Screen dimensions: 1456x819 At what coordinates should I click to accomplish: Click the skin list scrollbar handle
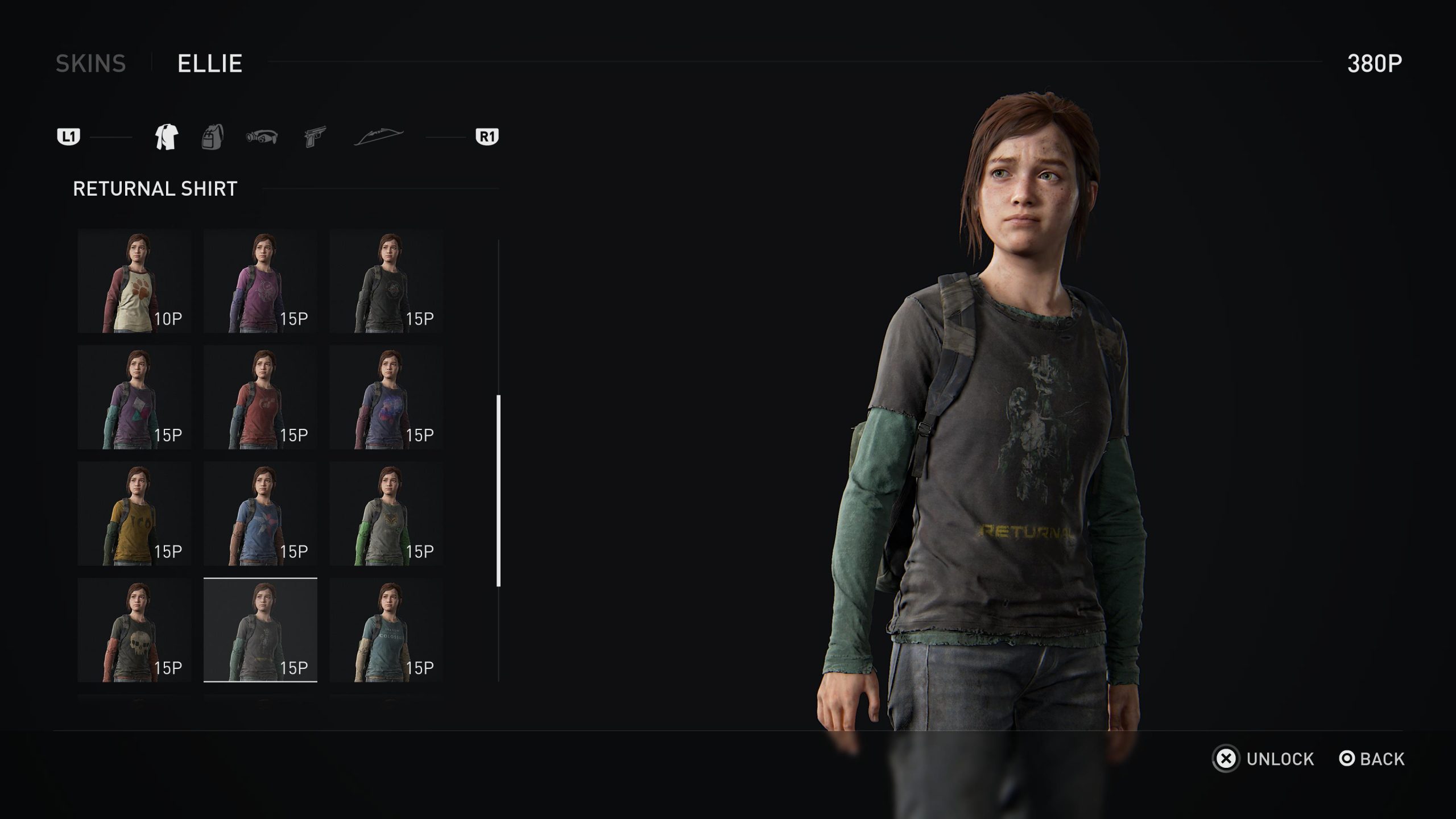499,490
